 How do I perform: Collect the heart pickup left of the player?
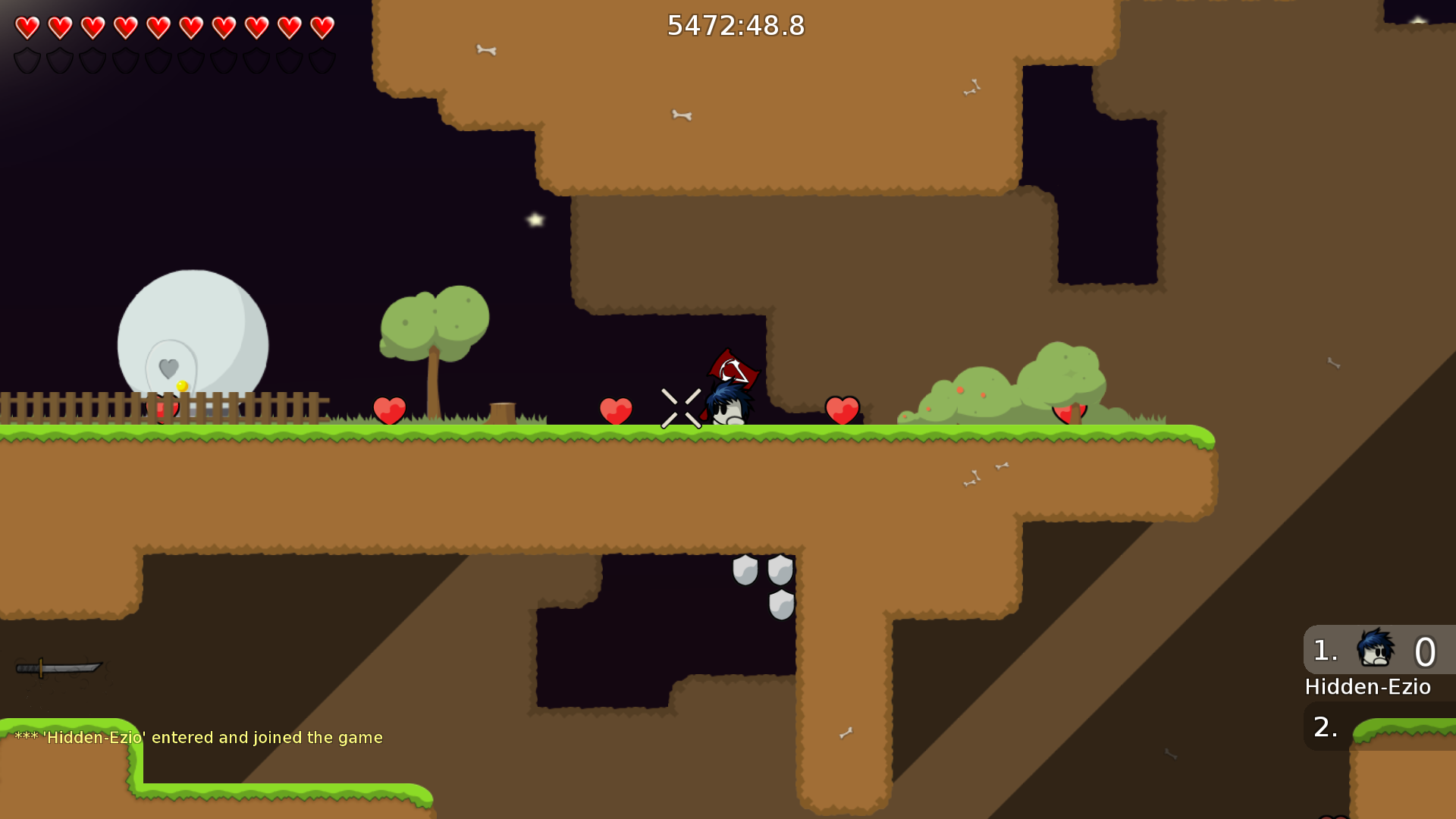[617, 409]
